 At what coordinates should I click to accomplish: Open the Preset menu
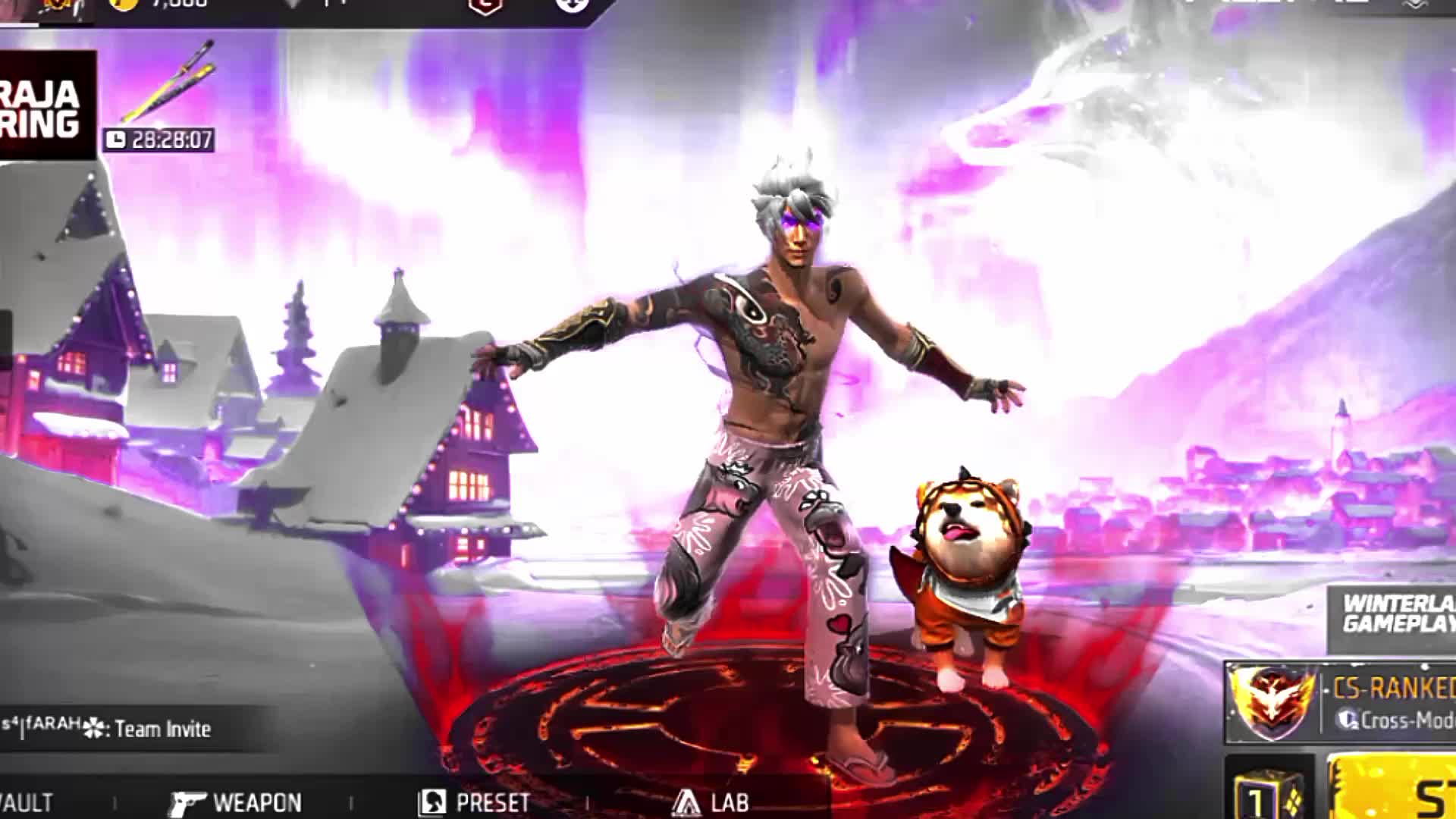click(475, 802)
